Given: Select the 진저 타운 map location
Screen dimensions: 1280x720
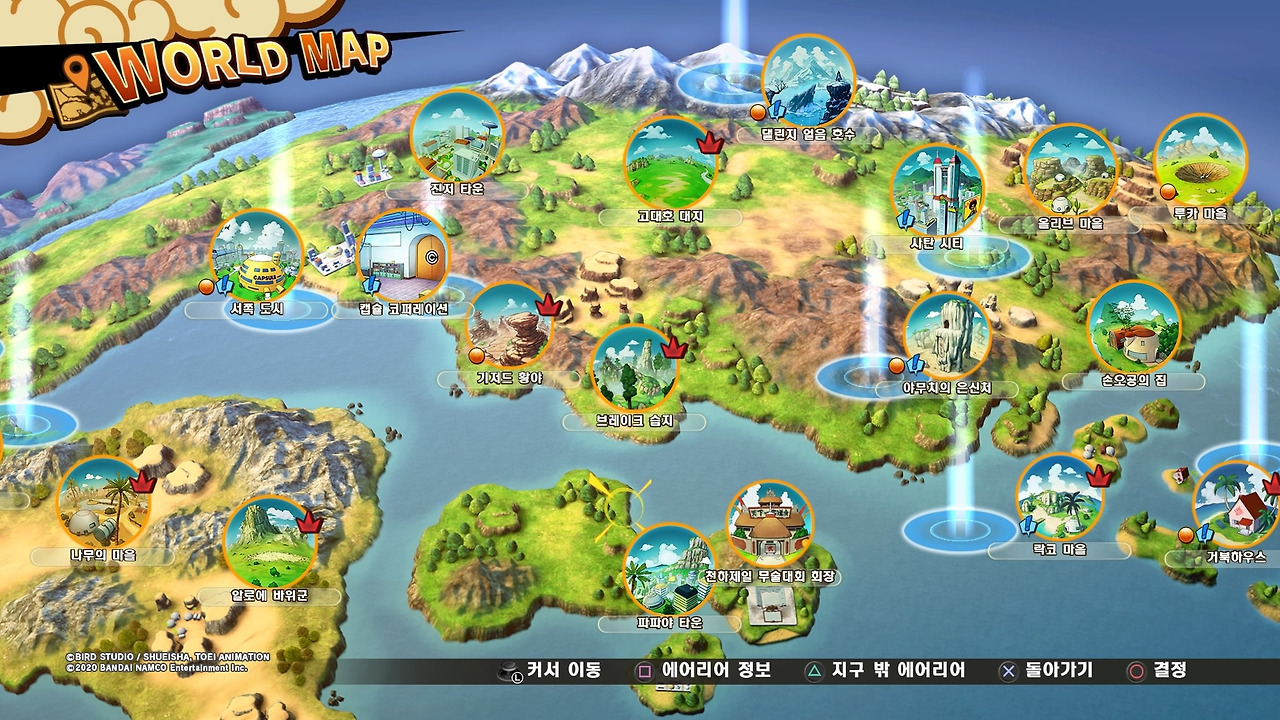Looking at the screenshot, I should click(457, 138).
